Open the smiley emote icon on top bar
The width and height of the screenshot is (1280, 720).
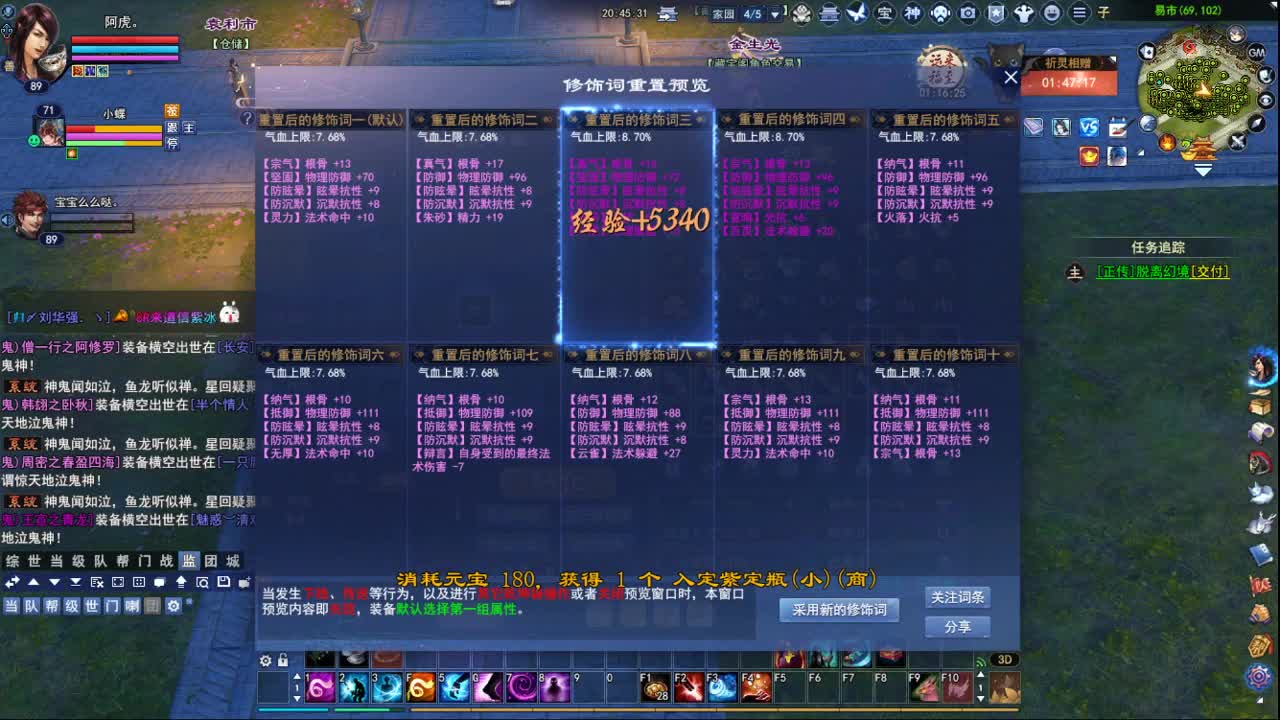(x=1049, y=13)
